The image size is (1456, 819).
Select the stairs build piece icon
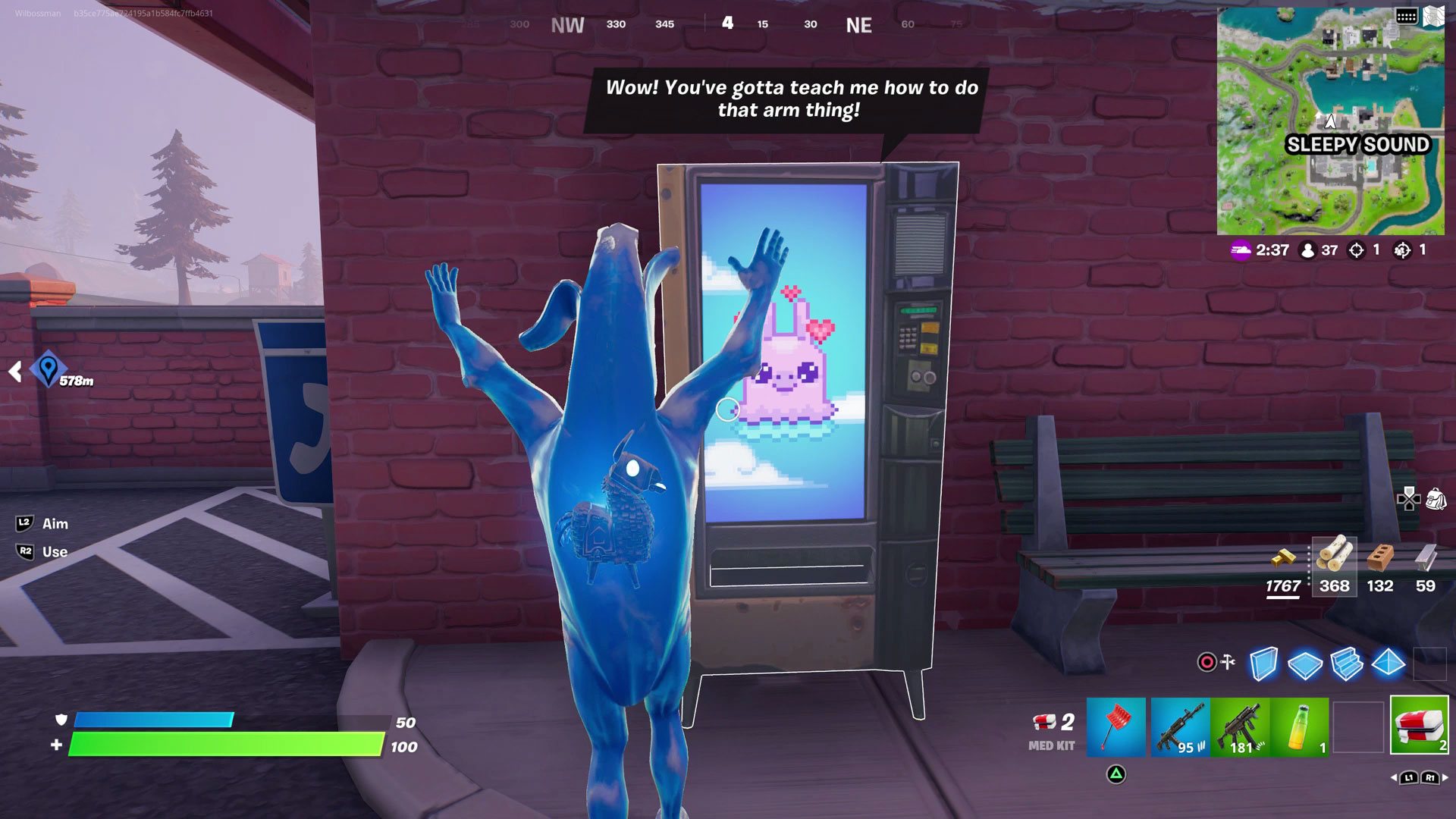click(1345, 664)
